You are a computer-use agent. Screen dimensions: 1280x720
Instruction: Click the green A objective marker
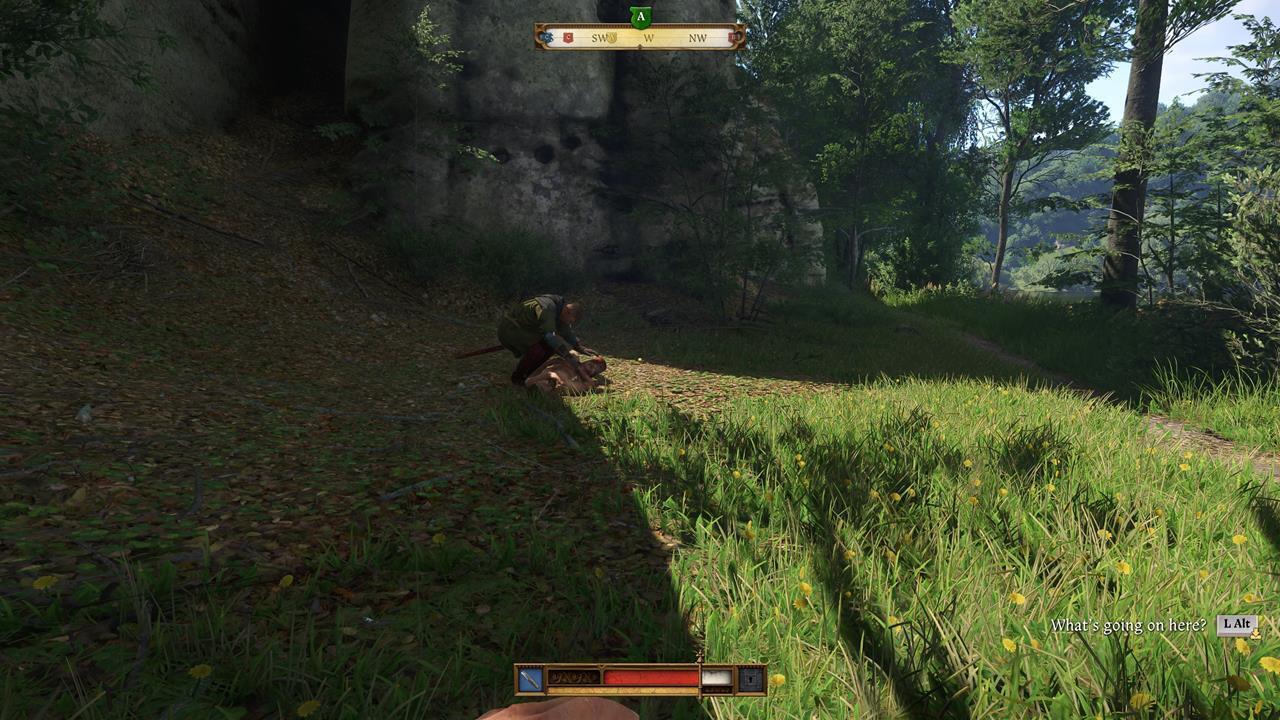[640, 17]
